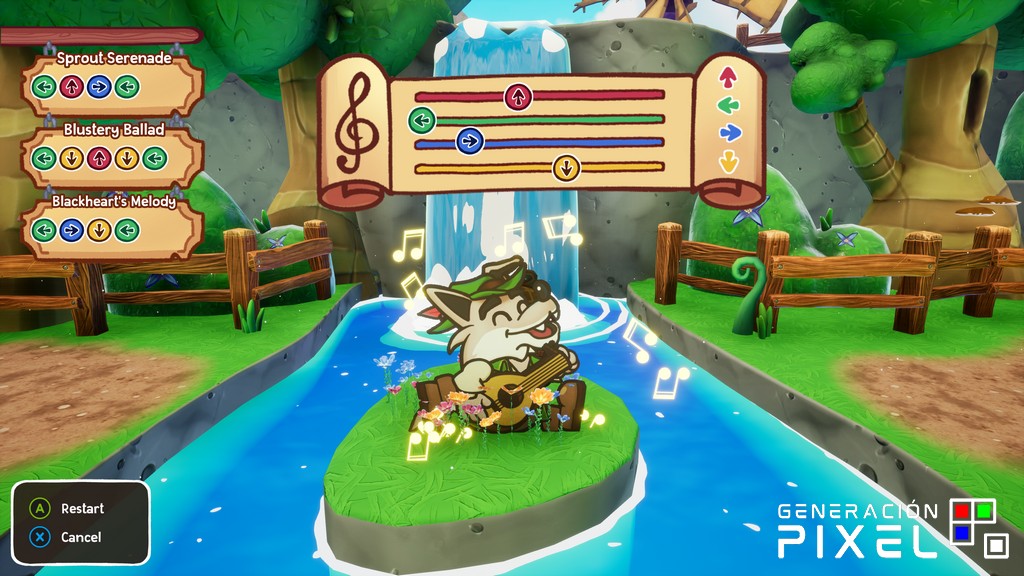1024x576 pixels.
Task: Click the red up-arrow note on the staff
Action: coord(517,97)
